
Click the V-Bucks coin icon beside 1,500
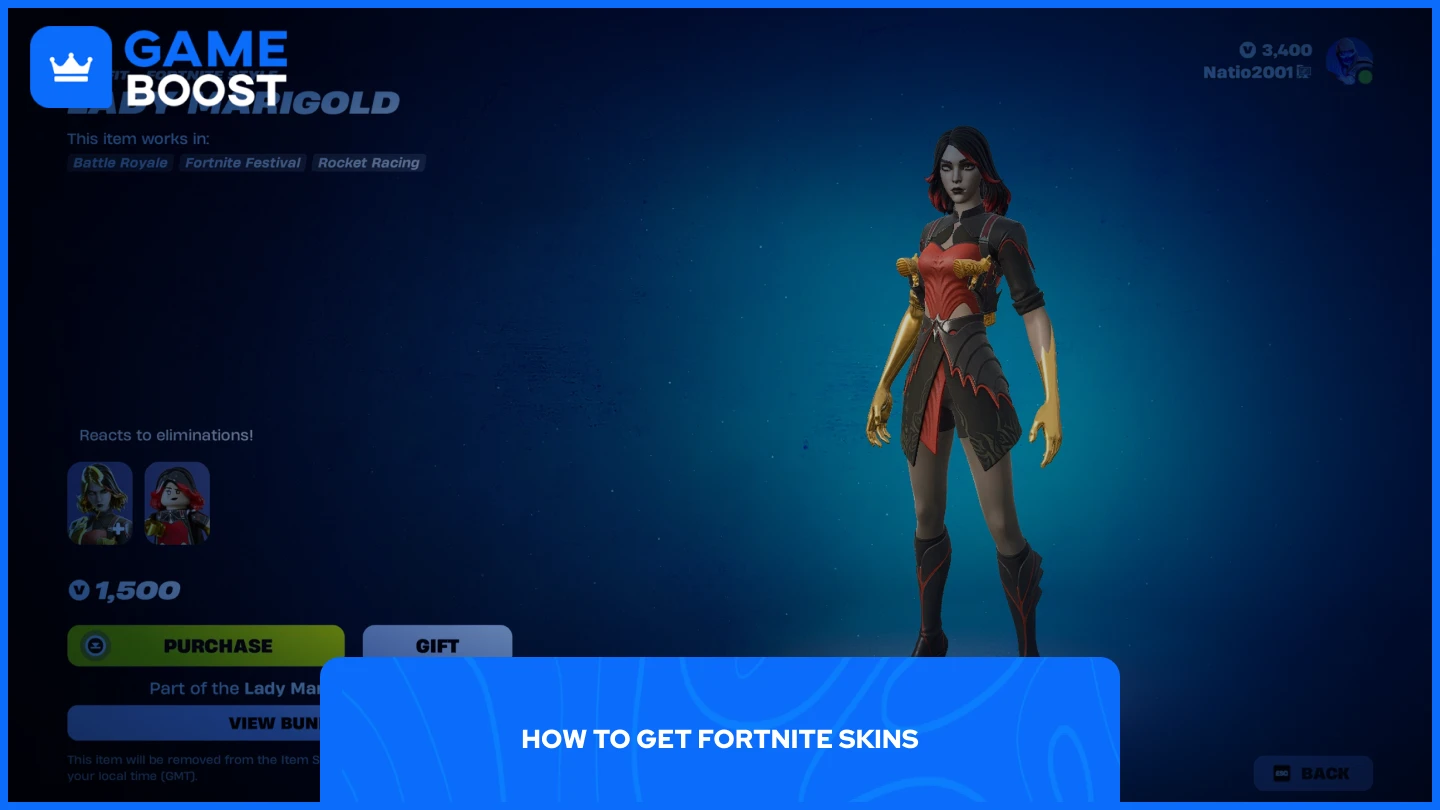tap(79, 590)
